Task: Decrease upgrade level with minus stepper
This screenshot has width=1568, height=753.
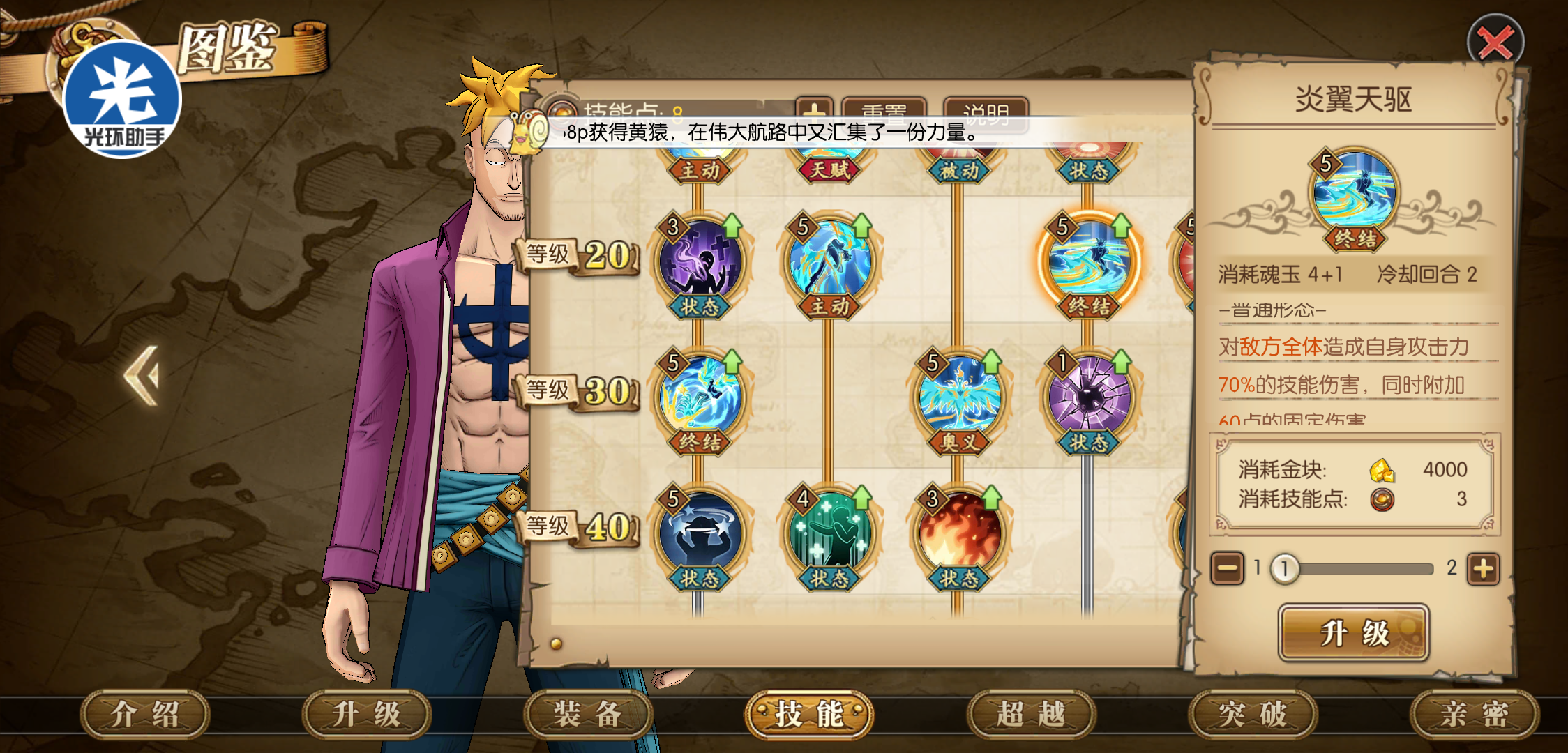Action: (1228, 569)
